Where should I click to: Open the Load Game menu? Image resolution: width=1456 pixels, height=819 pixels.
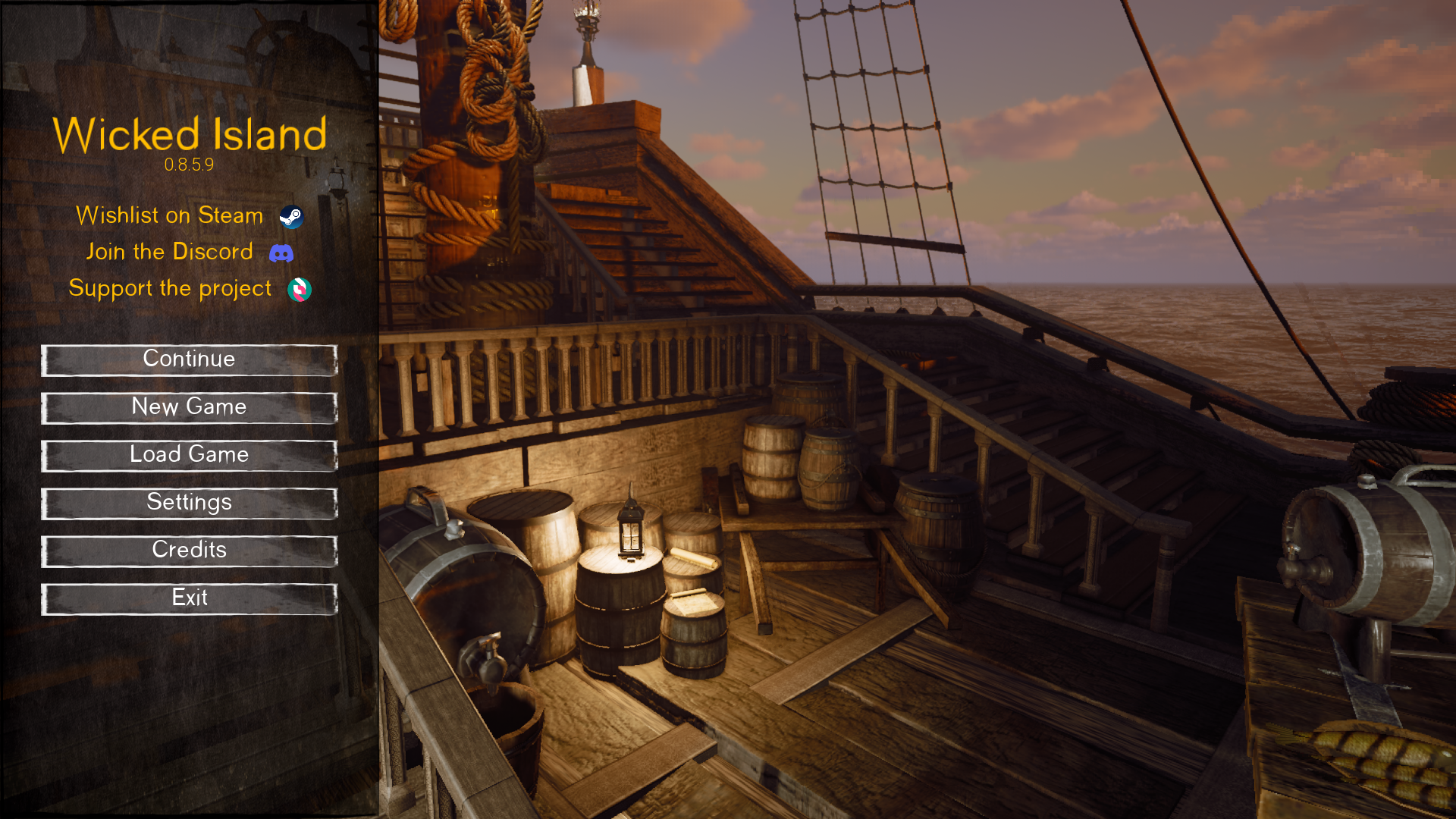pyautogui.click(x=189, y=455)
